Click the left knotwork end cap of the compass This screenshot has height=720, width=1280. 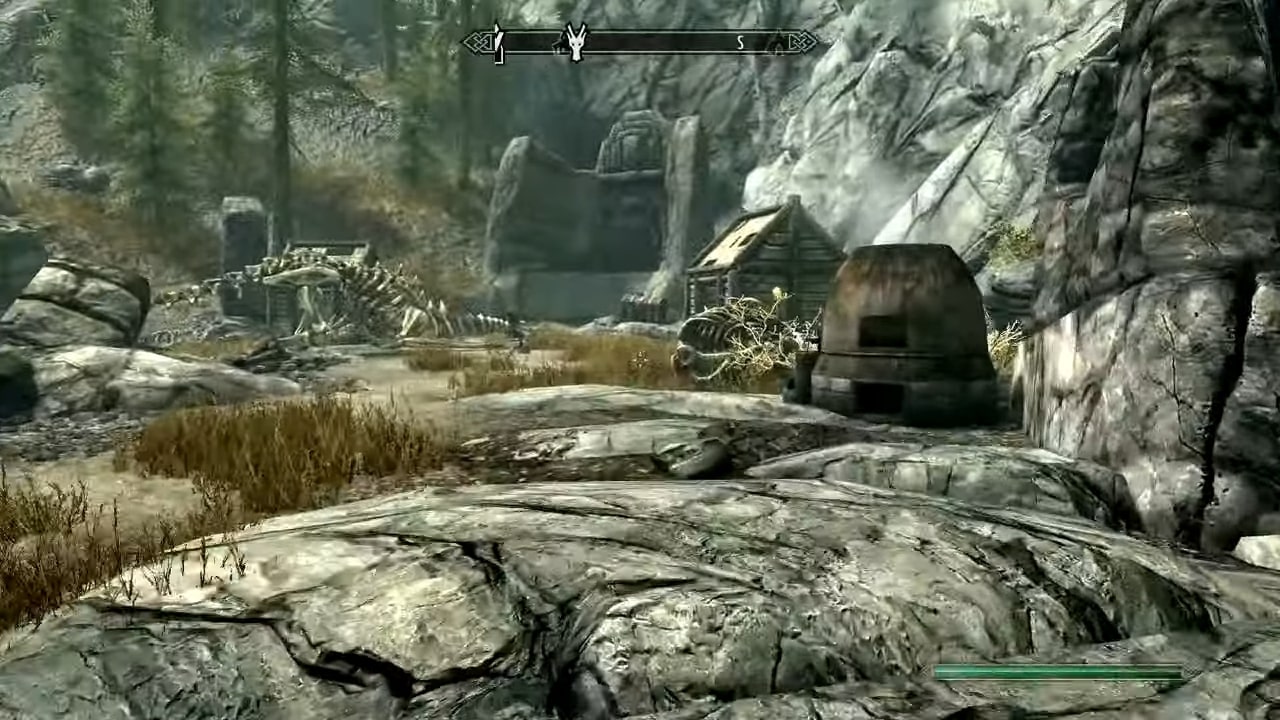pyautogui.click(x=477, y=42)
